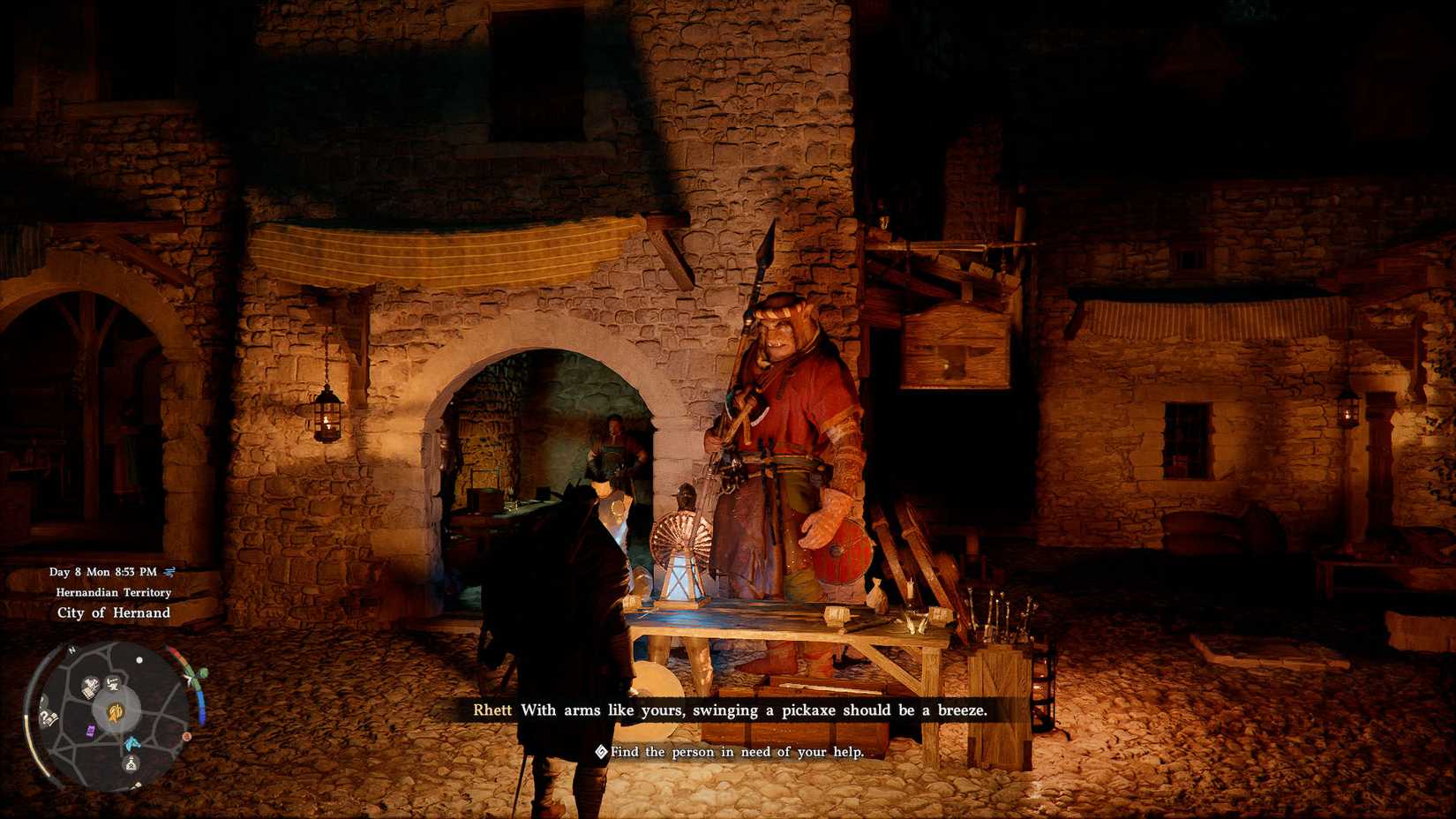
Task: Click the purple merchant icon on the minimap
Action: 89,731
